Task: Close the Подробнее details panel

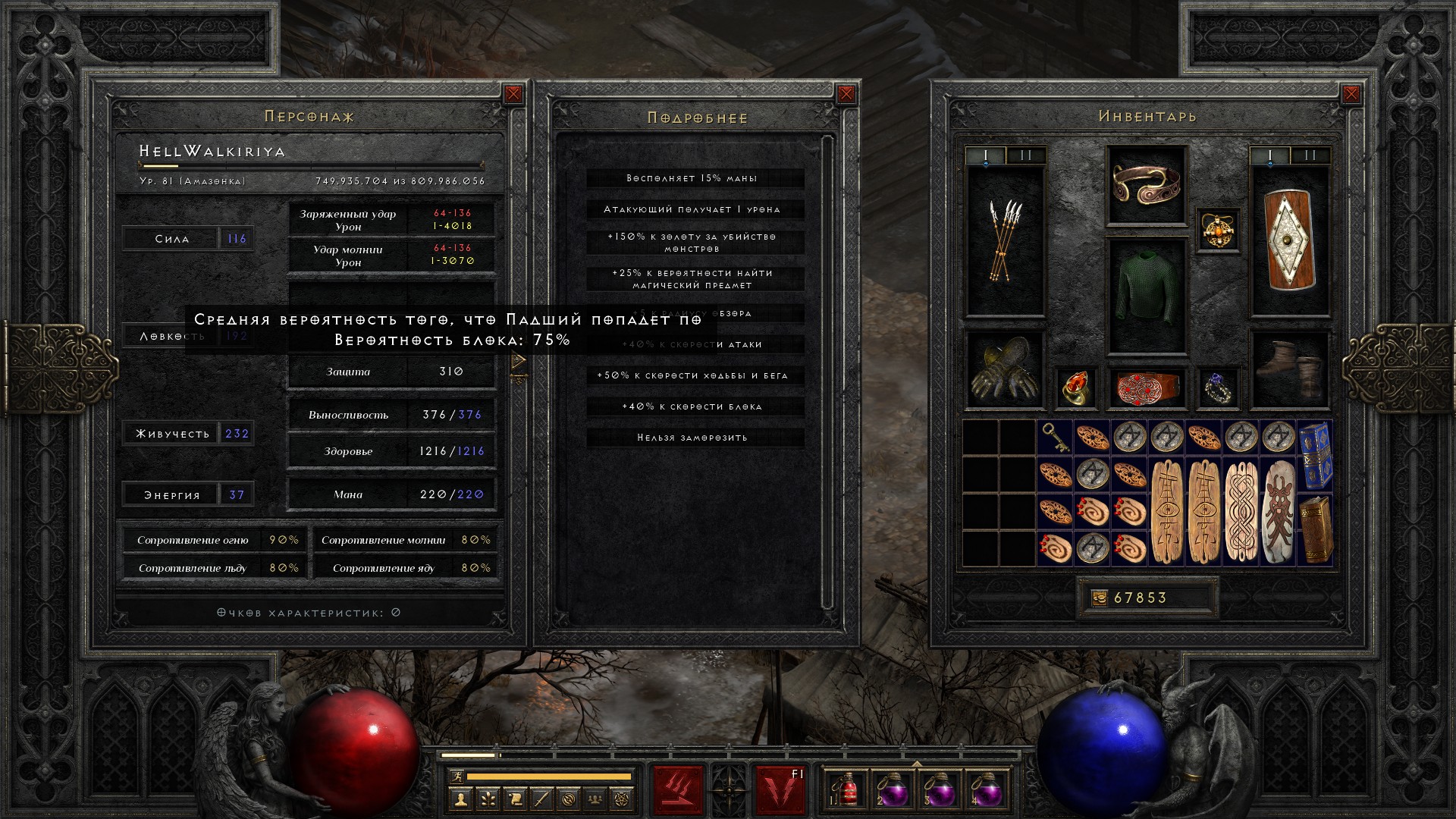Action: 846,94
